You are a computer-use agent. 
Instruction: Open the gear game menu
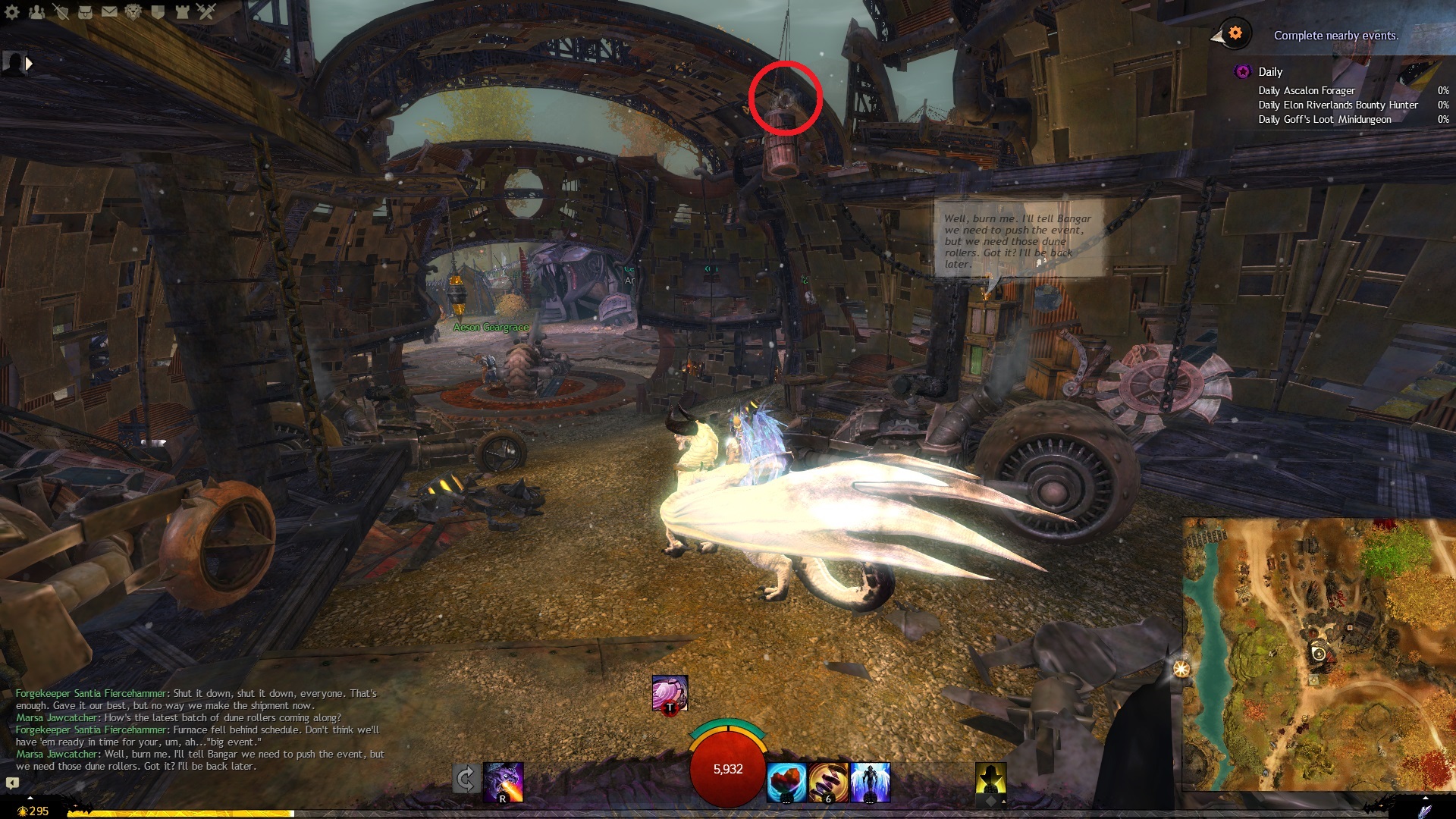click(12, 11)
